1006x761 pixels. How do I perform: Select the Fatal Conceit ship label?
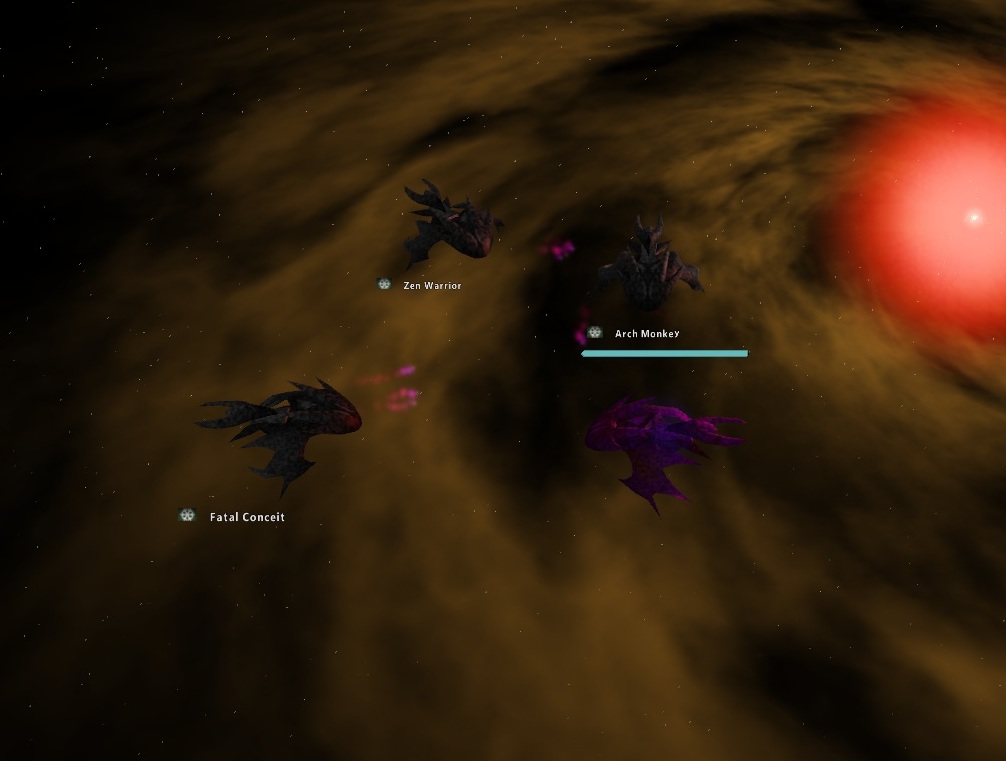pyautogui.click(x=247, y=517)
